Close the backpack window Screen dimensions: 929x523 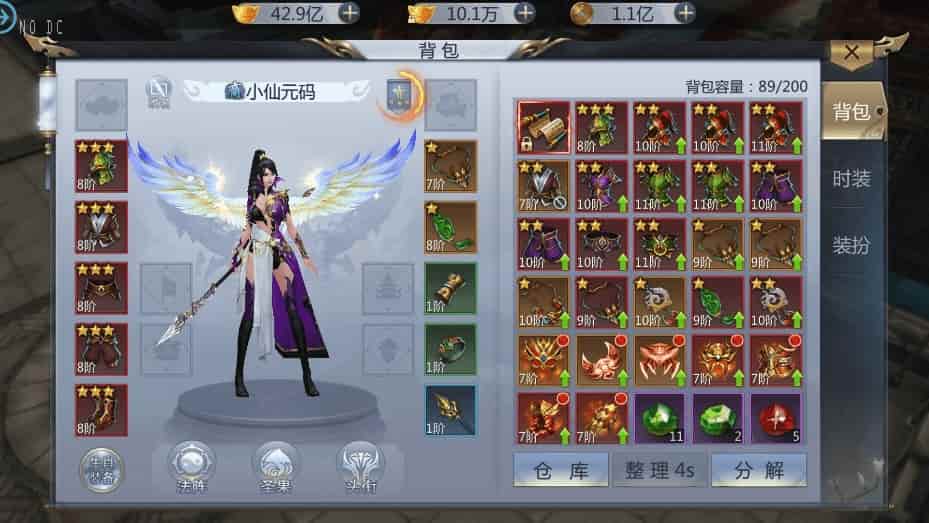point(852,53)
